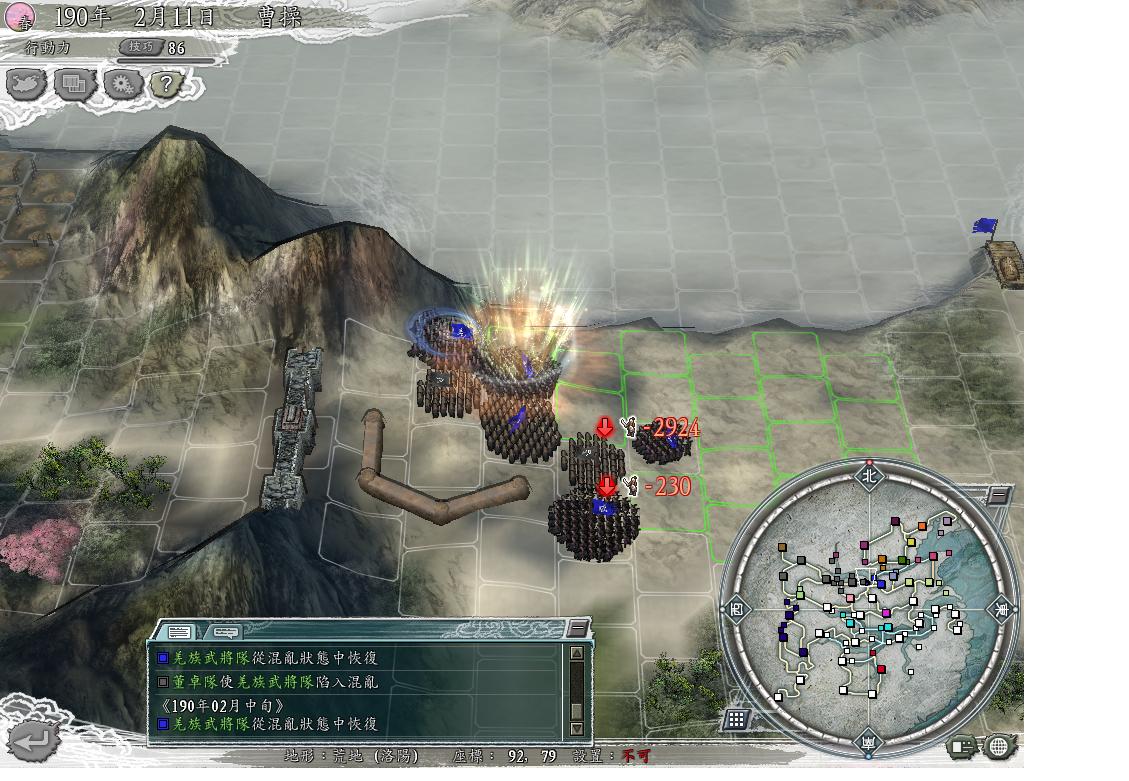The width and height of the screenshot is (1129, 781).
Task: Open the China map overview button
Action: coord(27,85)
